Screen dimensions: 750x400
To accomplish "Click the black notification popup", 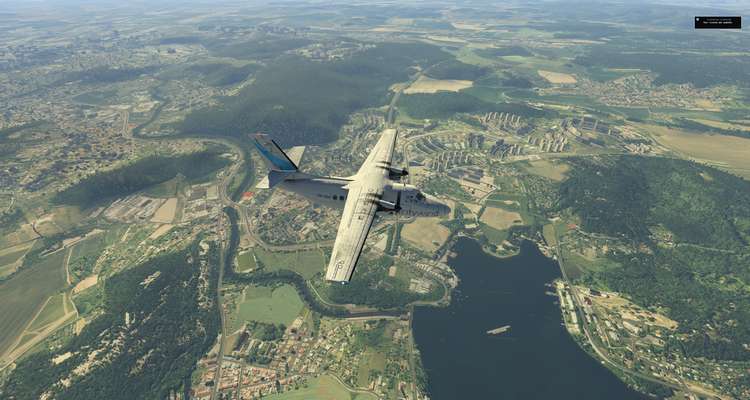I will click(x=718, y=22).
